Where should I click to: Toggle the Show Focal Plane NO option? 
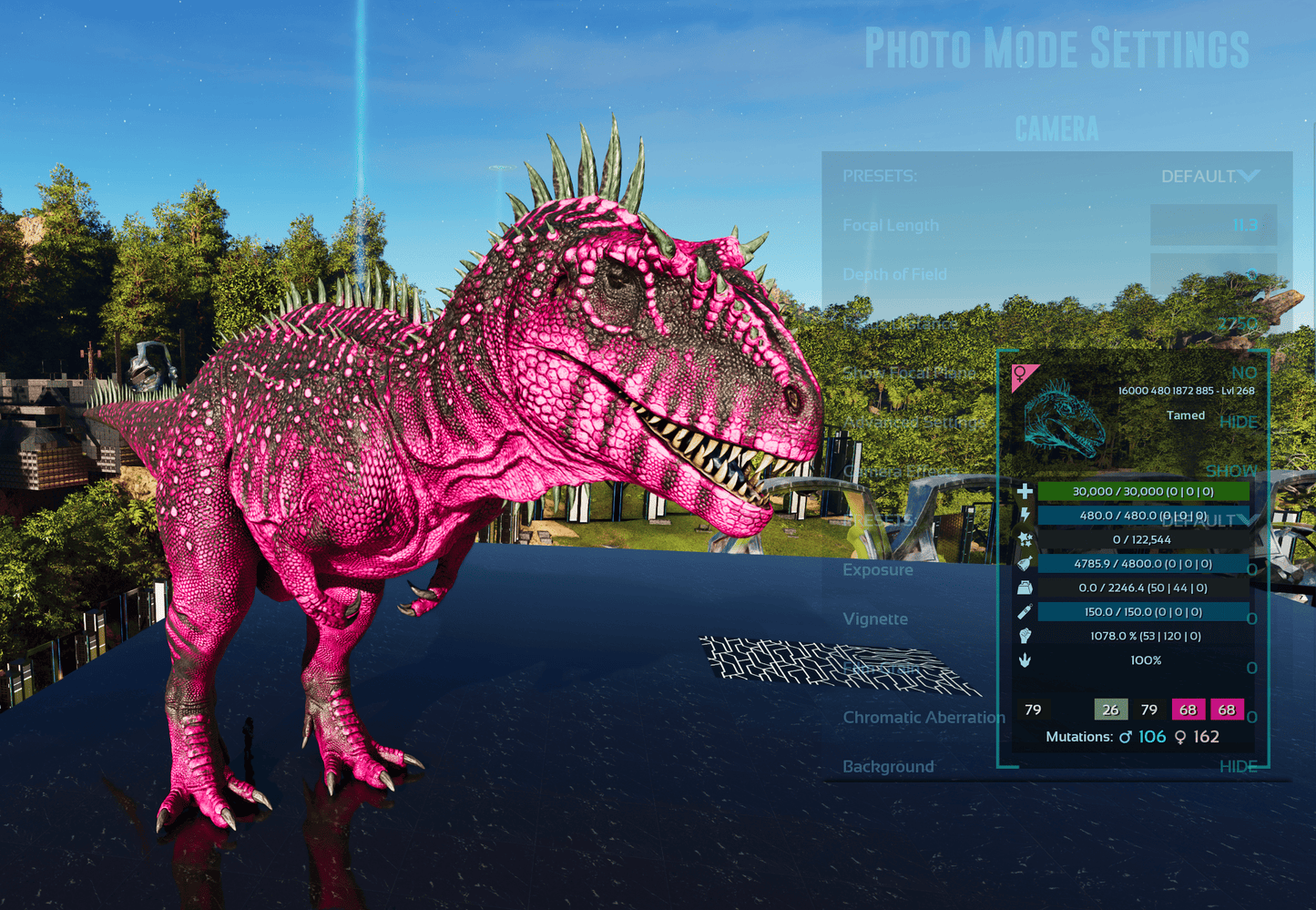(1243, 373)
